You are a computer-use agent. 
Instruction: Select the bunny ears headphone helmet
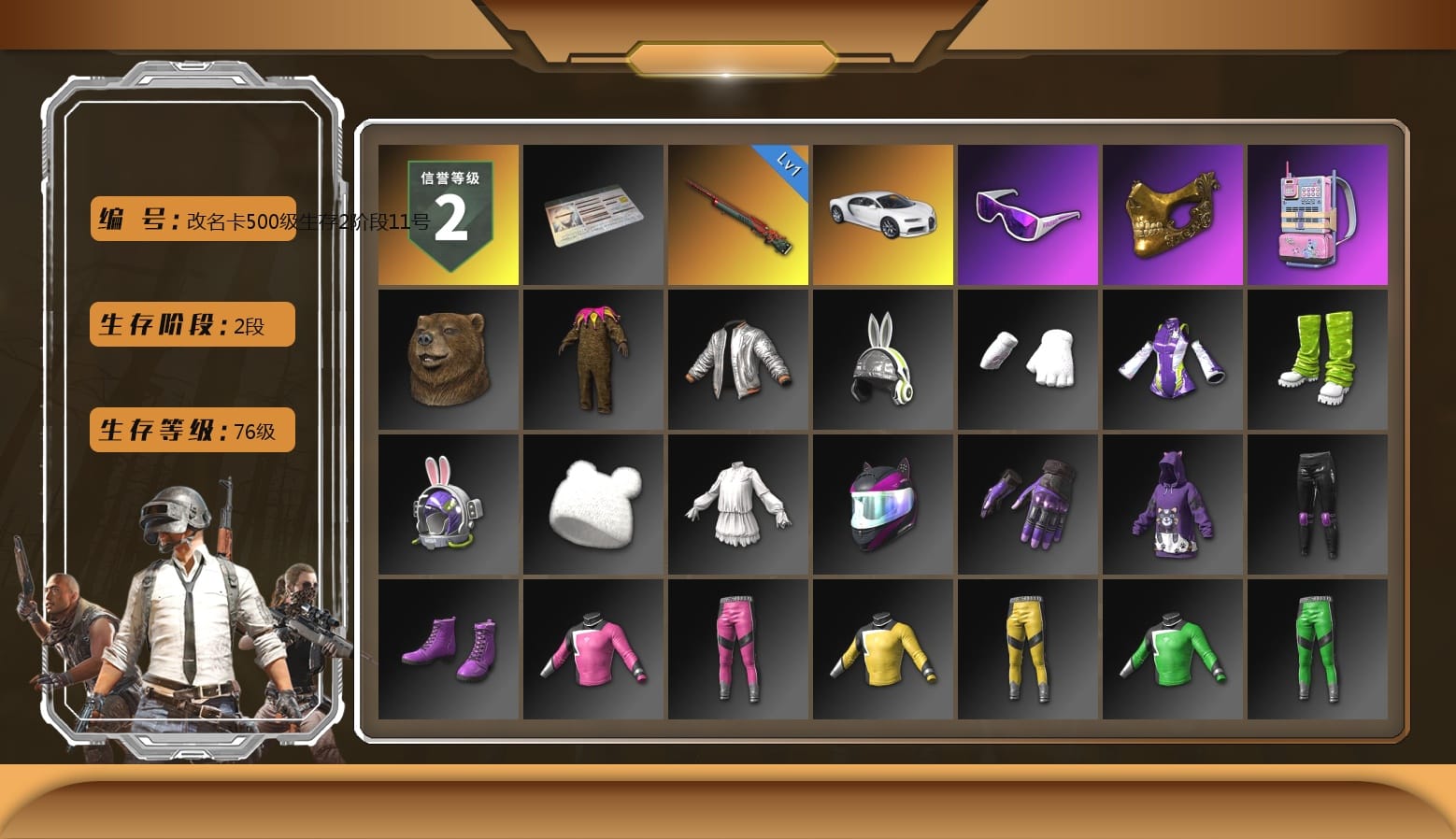click(882, 360)
